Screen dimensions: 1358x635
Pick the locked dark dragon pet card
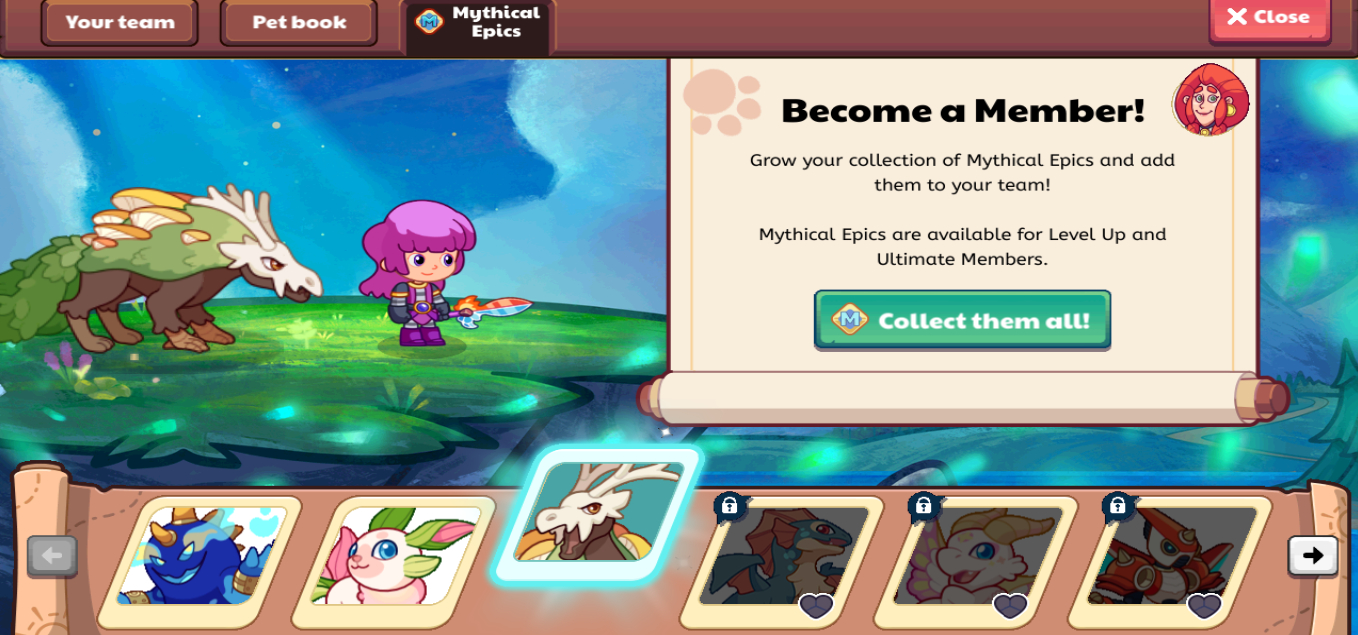pyautogui.click(x=782, y=557)
